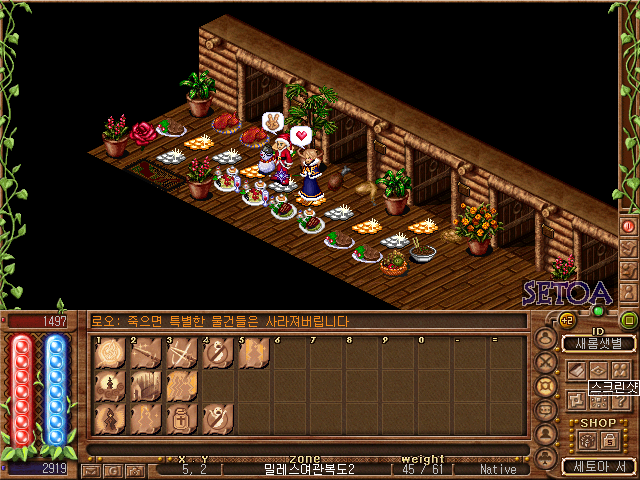The width and height of the screenshot is (640, 480).
Task: Select the crossed-out ghost skill in slot 4
Action: coord(217,354)
